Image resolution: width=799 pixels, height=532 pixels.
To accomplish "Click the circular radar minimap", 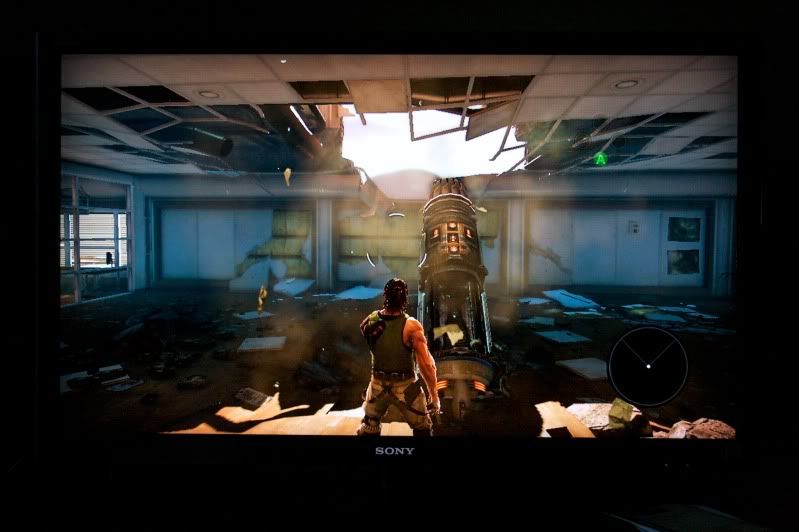I will coord(648,365).
